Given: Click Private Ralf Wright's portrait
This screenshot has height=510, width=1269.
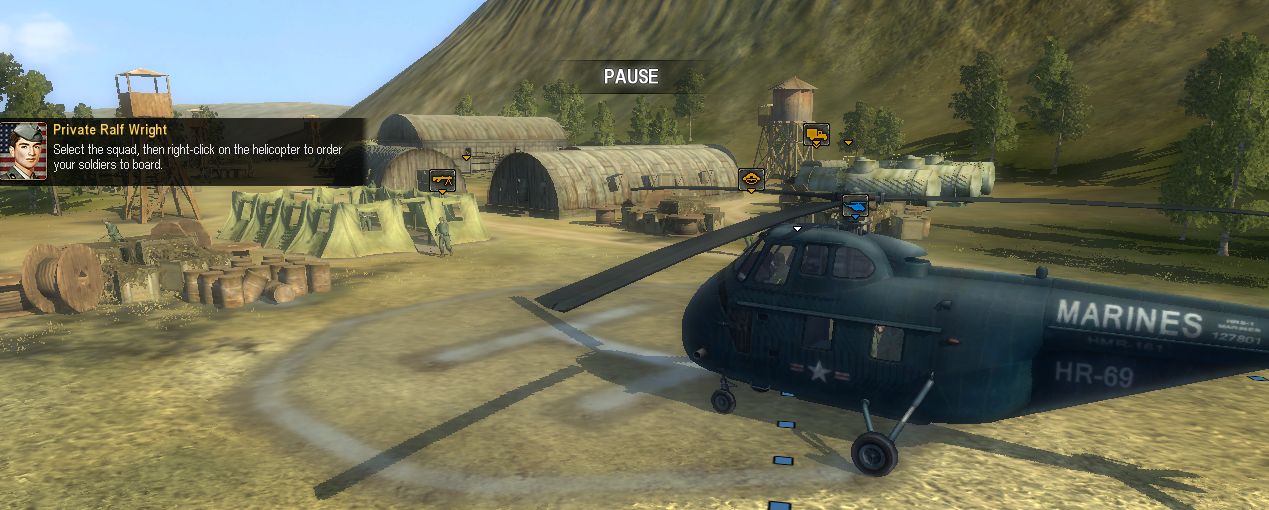Looking at the screenshot, I should point(24,150).
